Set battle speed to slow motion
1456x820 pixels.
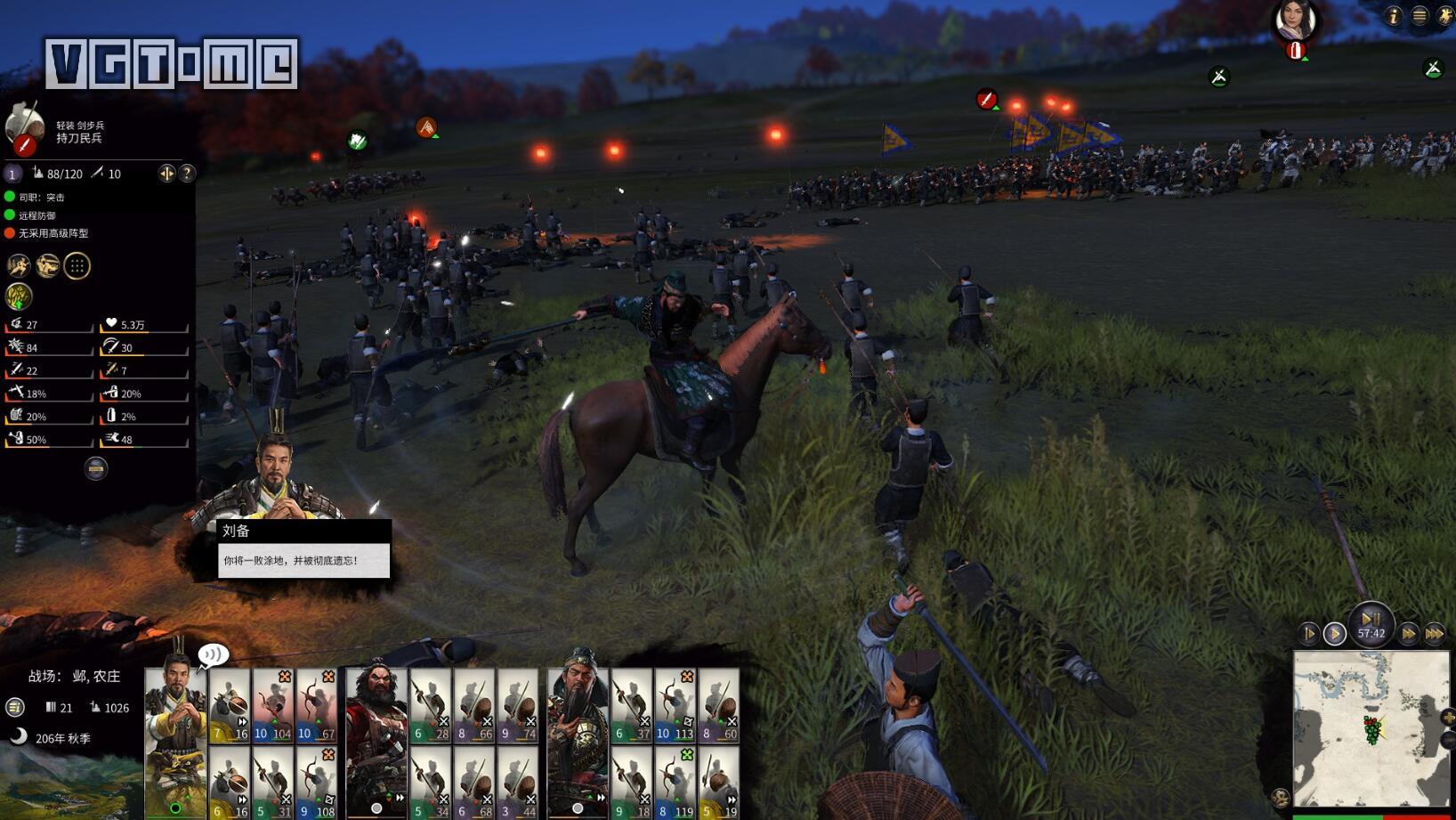tap(1309, 634)
